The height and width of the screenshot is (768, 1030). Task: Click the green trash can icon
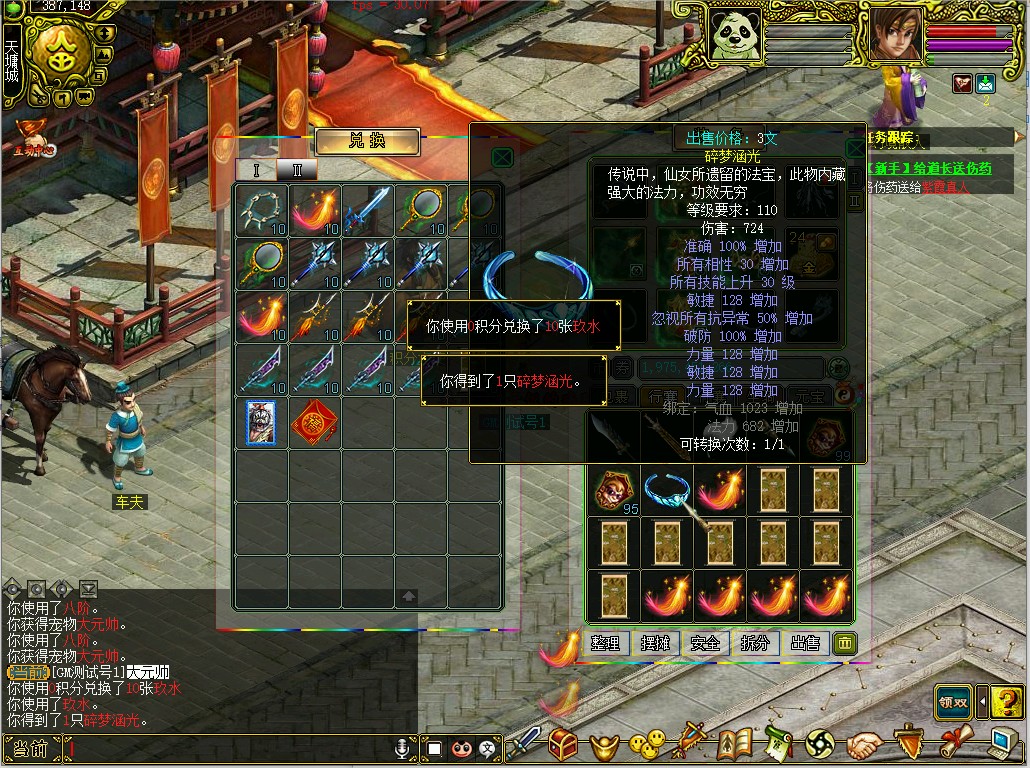pos(844,643)
